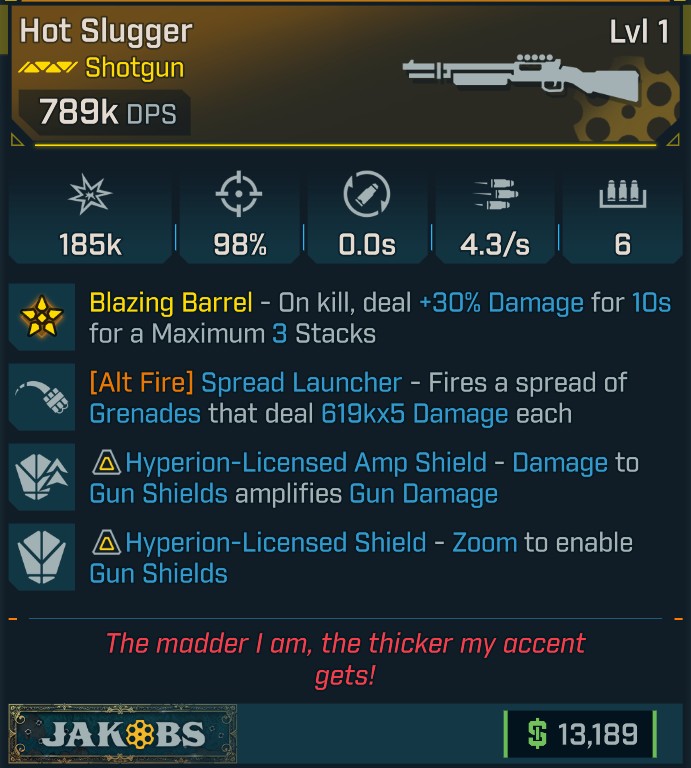Select the Hyperion-Licensed Shield zoom icon

[x=41, y=557]
